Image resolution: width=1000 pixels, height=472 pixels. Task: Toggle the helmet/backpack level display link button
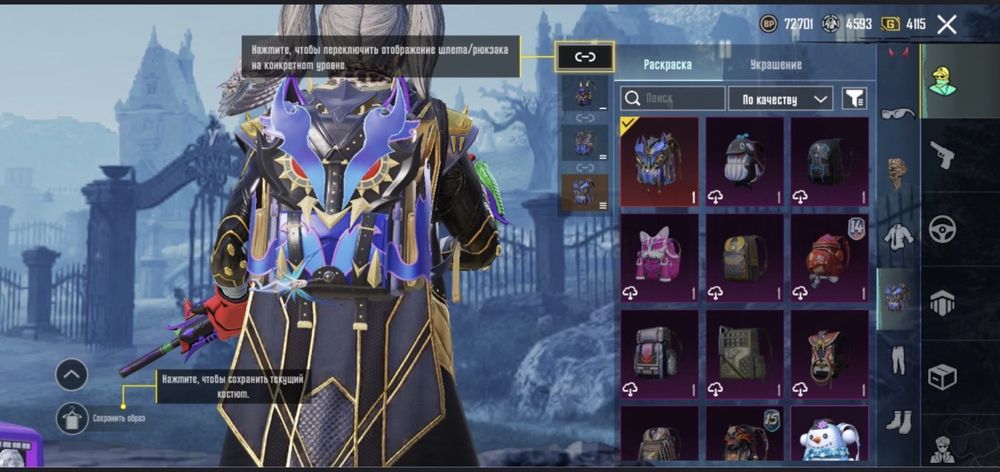tap(584, 57)
